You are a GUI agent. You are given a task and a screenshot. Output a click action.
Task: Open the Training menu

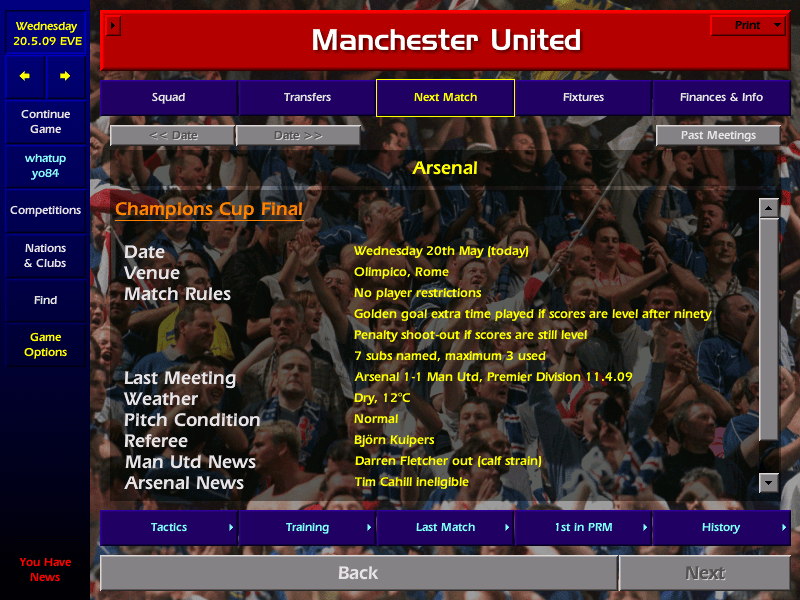click(307, 527)
